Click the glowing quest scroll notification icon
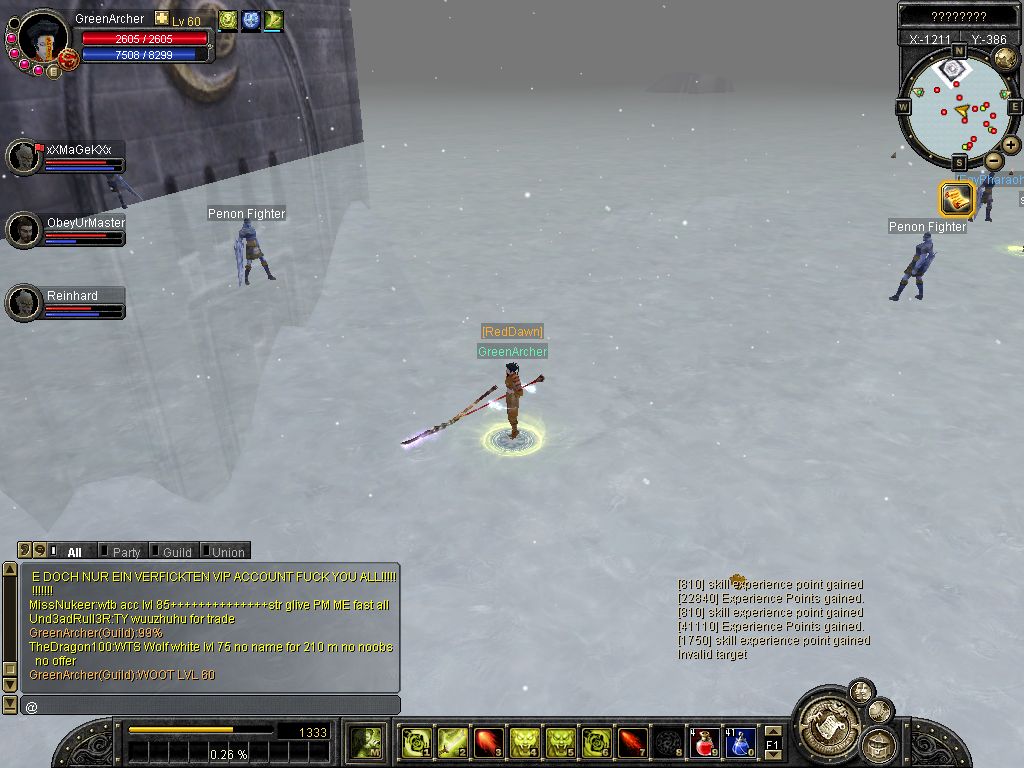This screenshot has height=768, width=1024. pyautogui.click(x=956, y=199)
